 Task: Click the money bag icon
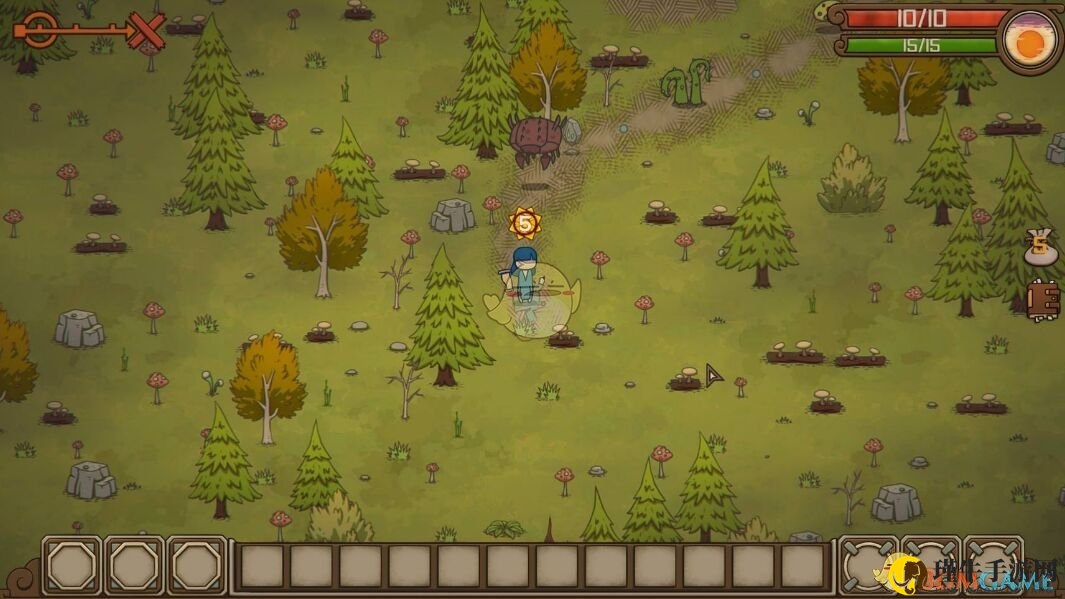[x=1041, y=248]
